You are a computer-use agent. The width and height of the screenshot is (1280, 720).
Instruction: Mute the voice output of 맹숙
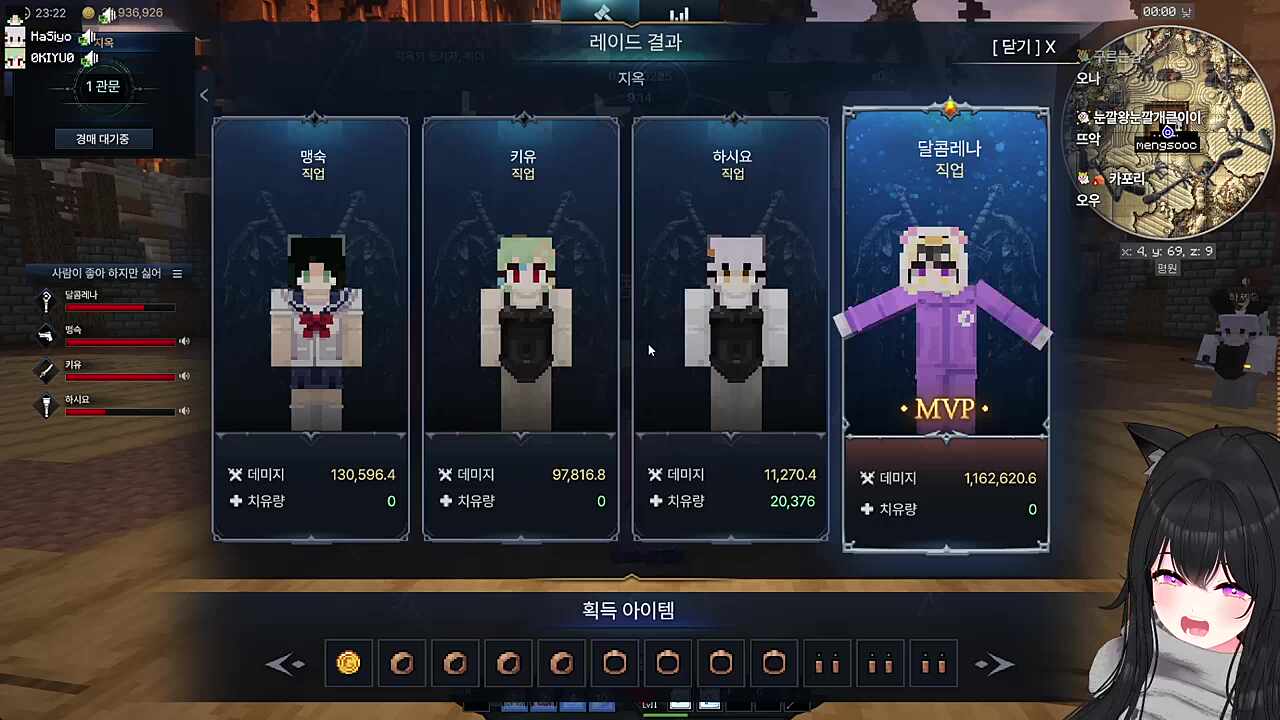(x=184, y=341)
